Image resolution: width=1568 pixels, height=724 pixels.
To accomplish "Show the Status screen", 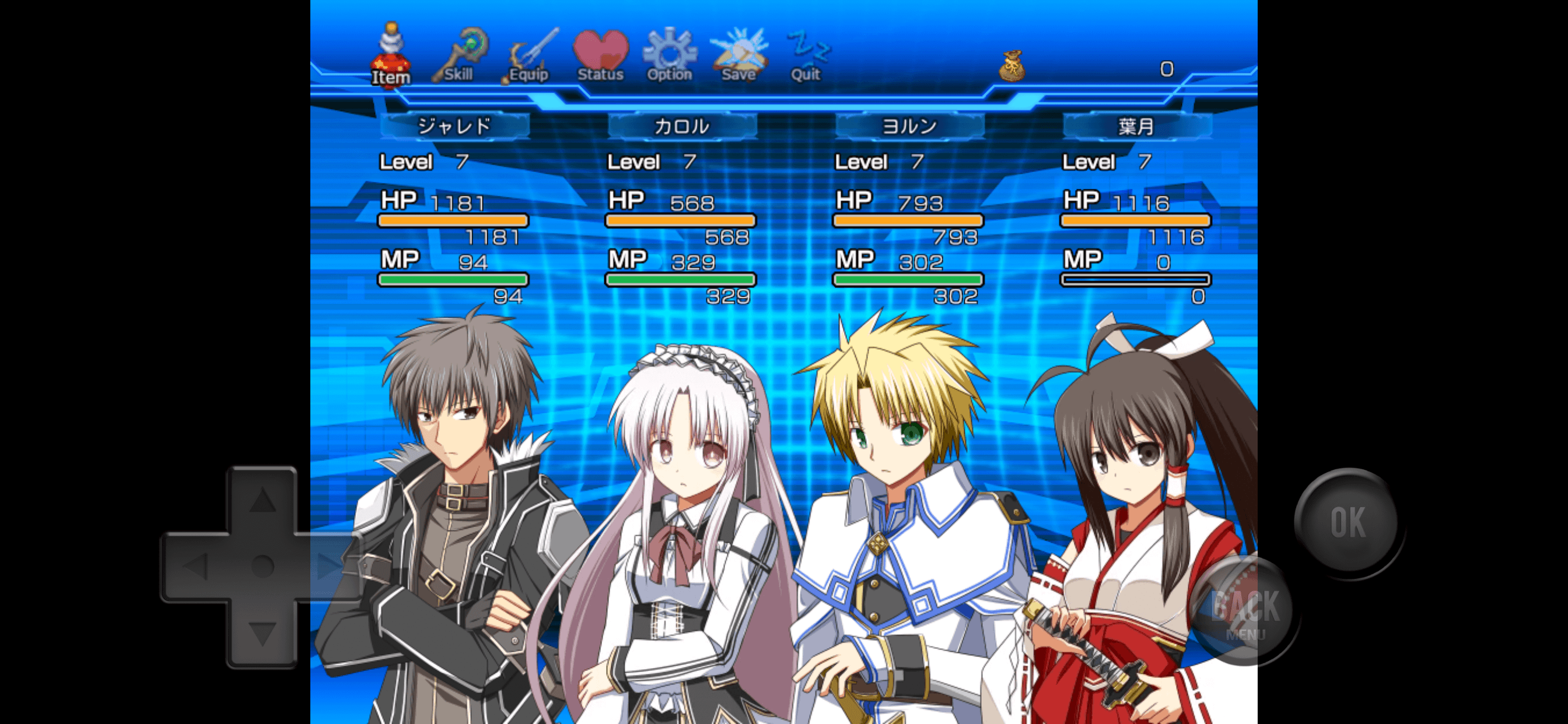I will point(601,57).
